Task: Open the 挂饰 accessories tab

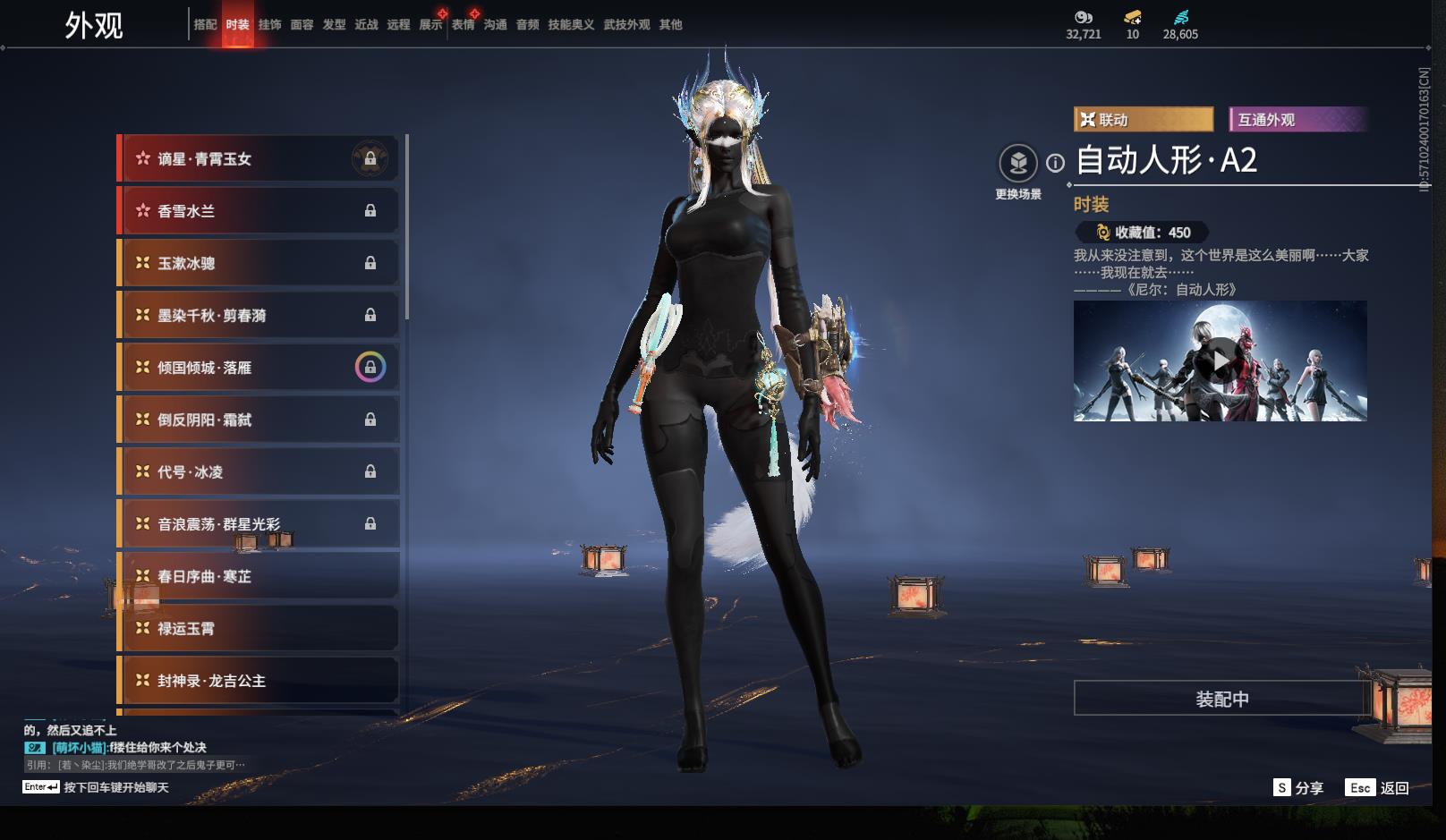Action: (269, 25)
